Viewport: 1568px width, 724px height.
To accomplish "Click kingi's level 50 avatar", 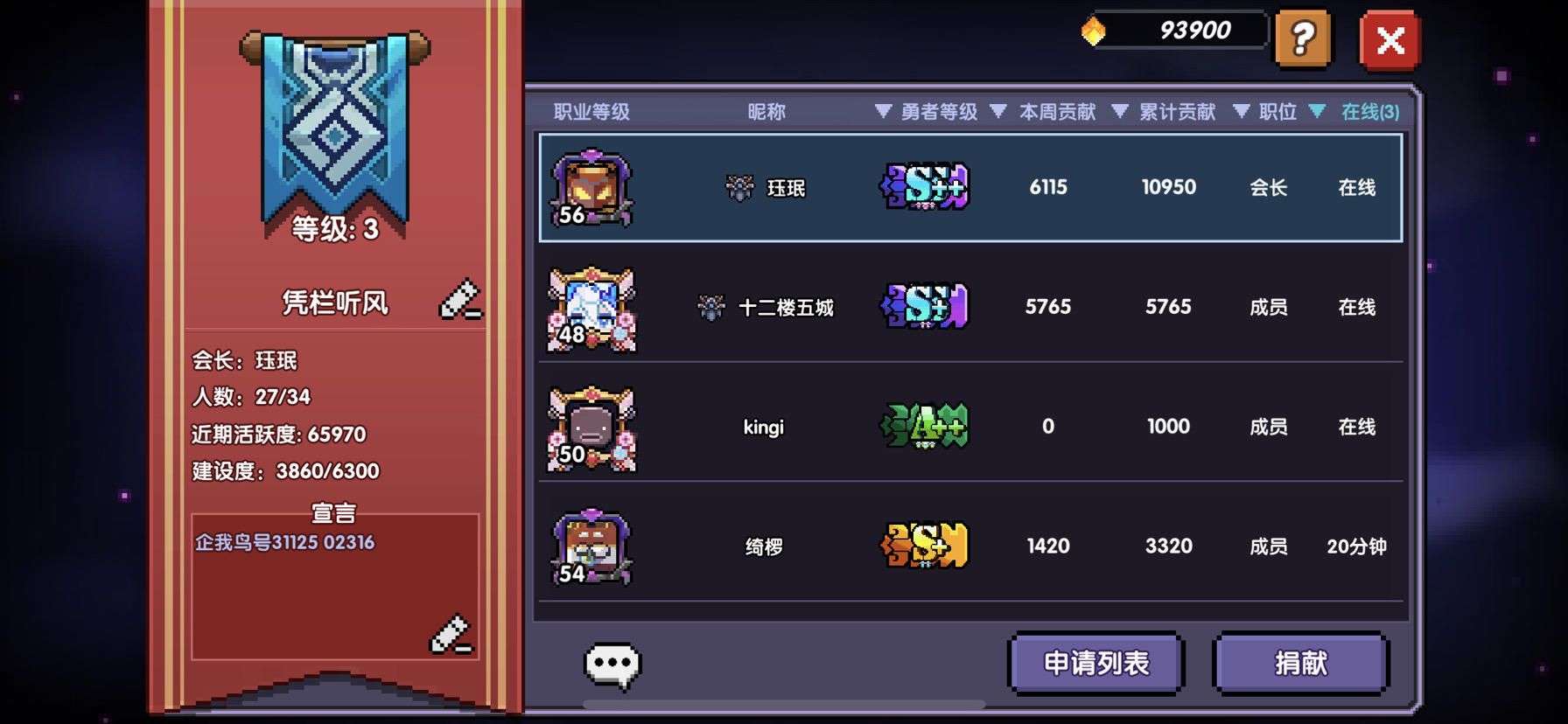I will coord(592,428).
